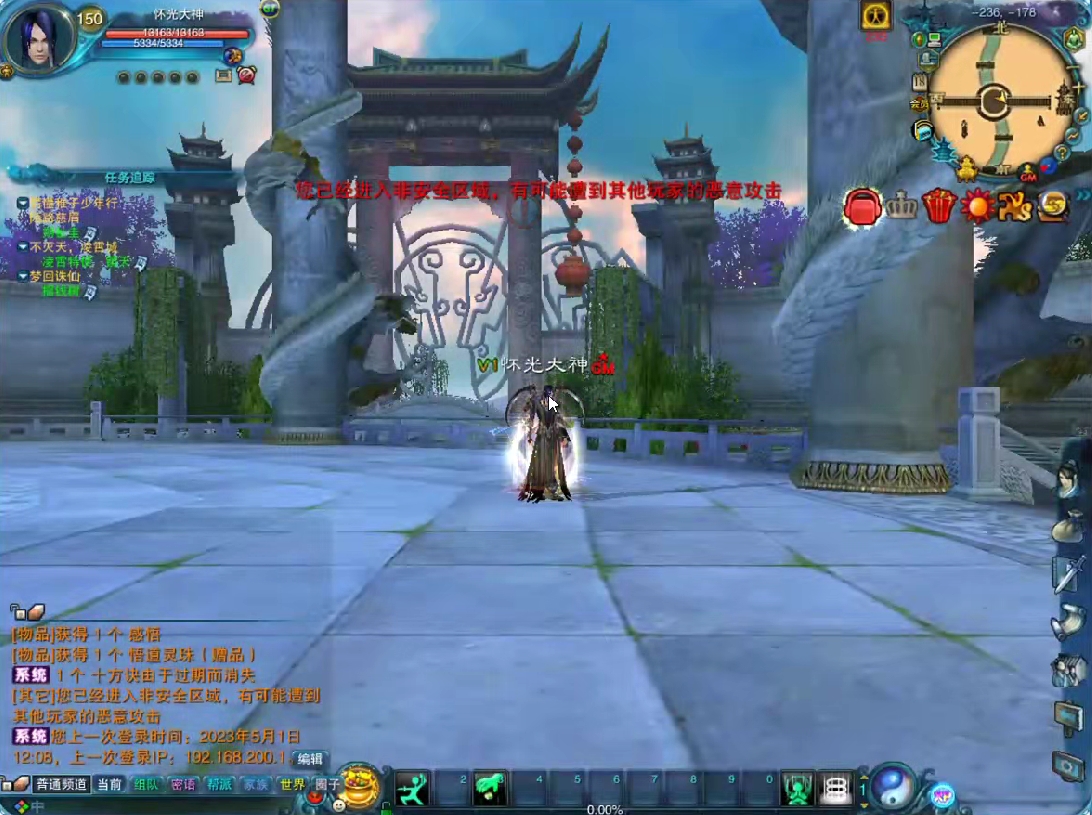
Task: Click the red sun event icon
Action: point(976,206)
